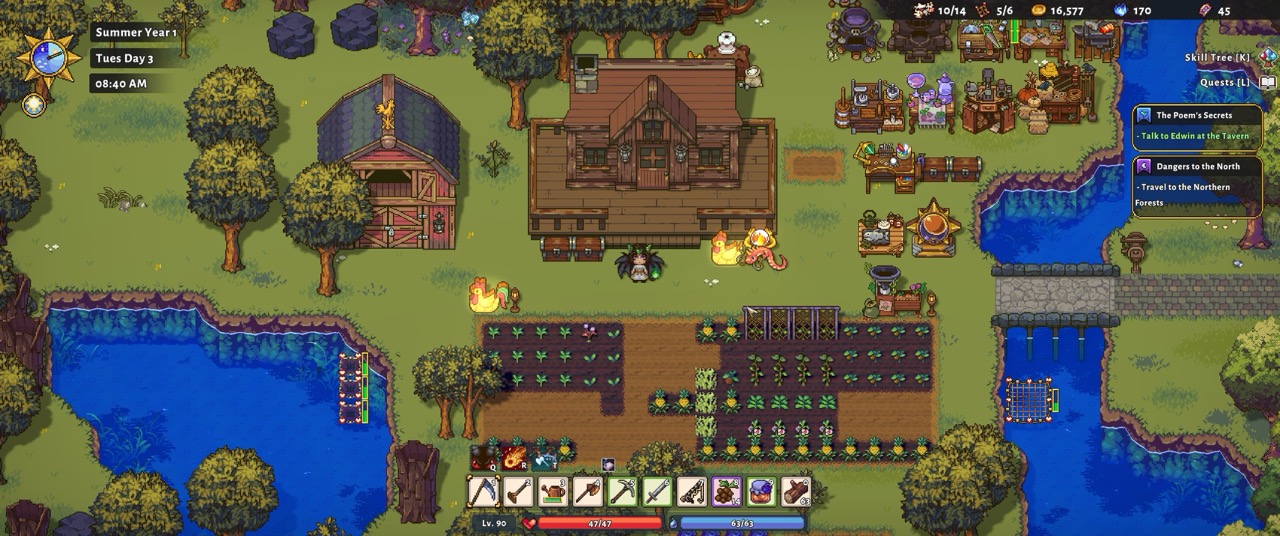Activate the fireball ability icon

pyautogui.click(x=515, y=458)
